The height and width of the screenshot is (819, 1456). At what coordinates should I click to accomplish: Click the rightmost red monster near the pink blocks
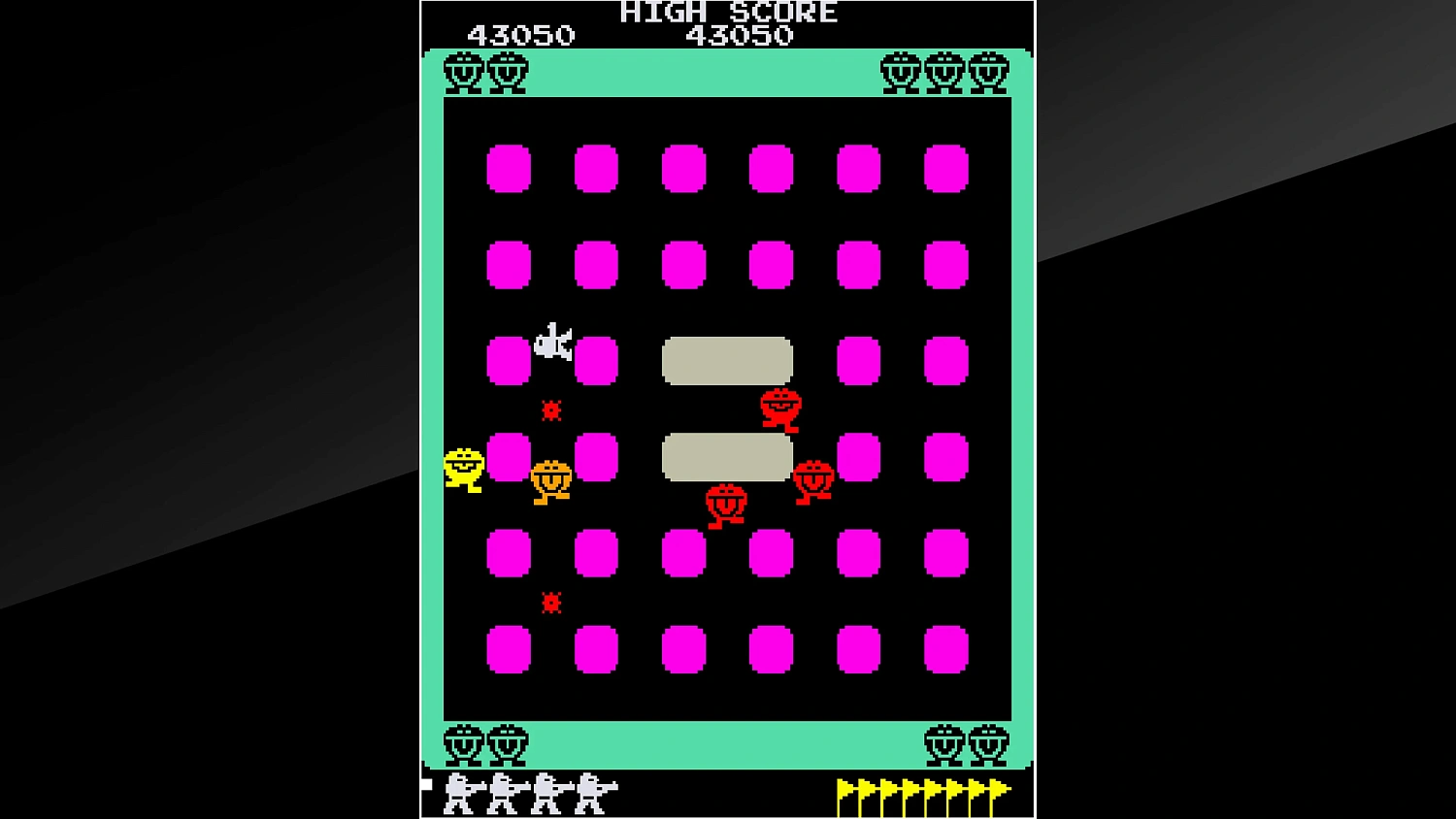pyautogui.click(x=815, y=477)
